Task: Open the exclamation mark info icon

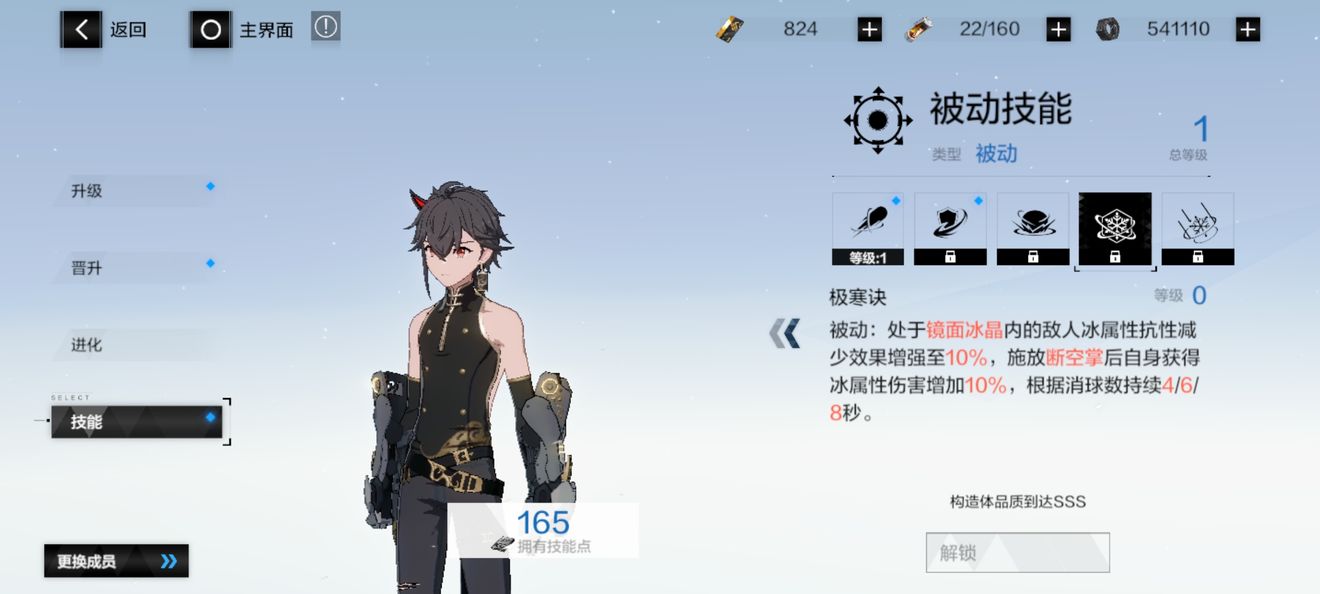Action: (325, 27)
